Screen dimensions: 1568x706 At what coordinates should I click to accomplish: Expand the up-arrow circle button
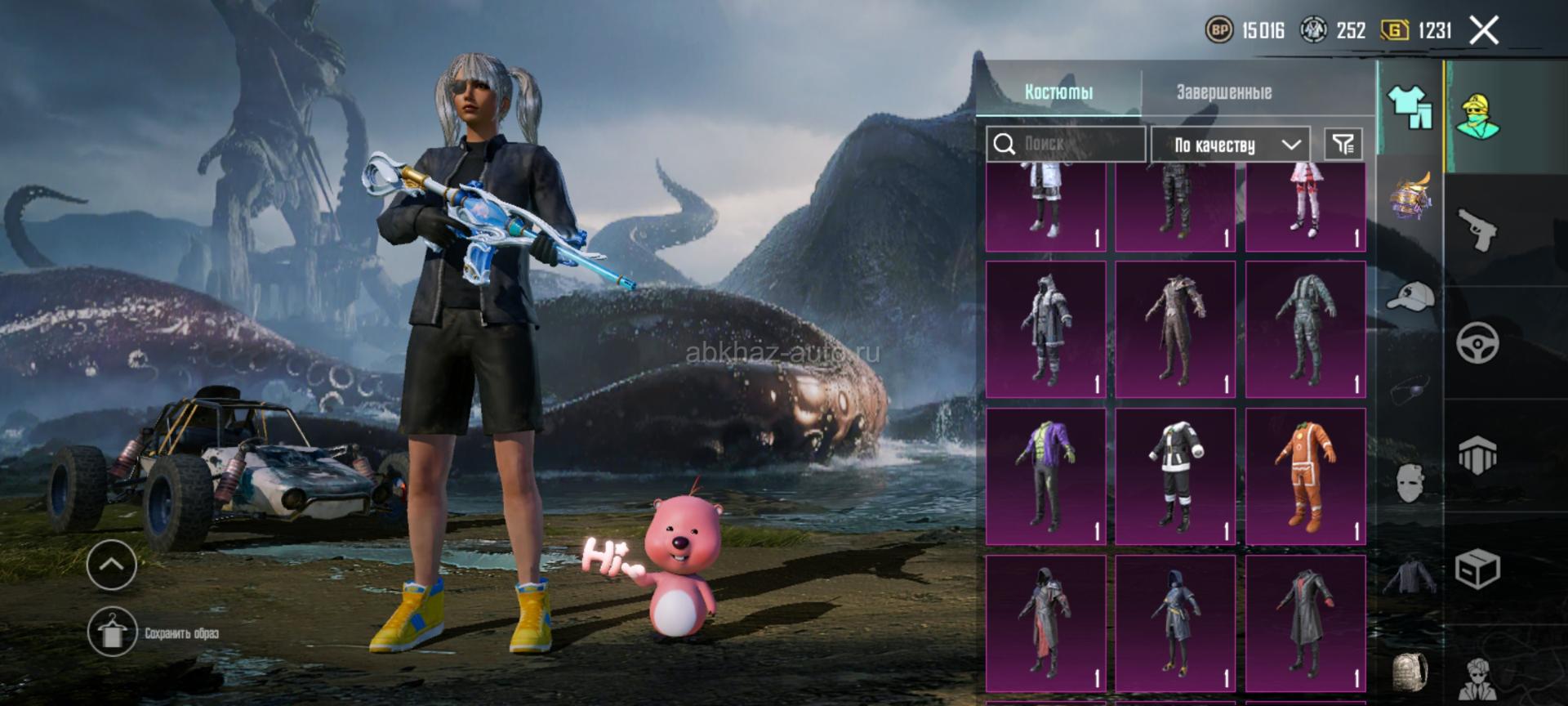pos(111,564)
